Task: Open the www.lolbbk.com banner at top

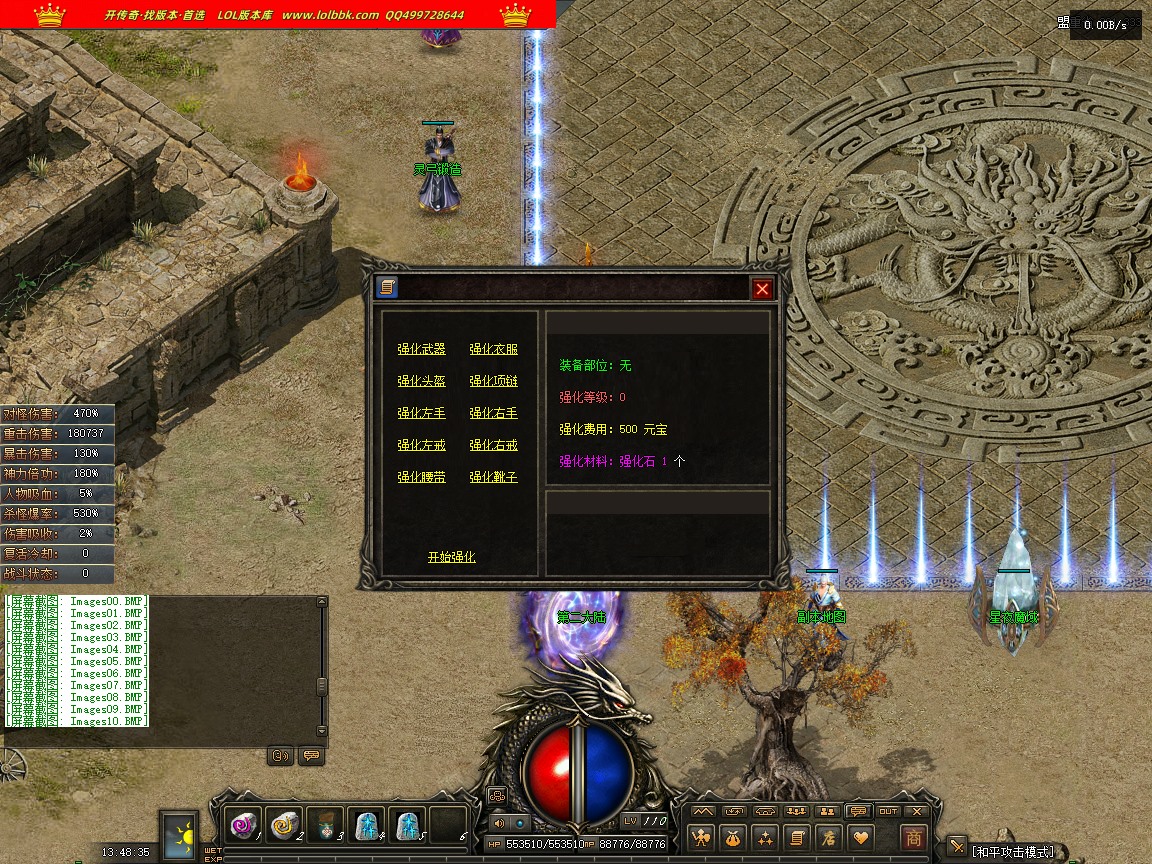Action: [330, 15]
